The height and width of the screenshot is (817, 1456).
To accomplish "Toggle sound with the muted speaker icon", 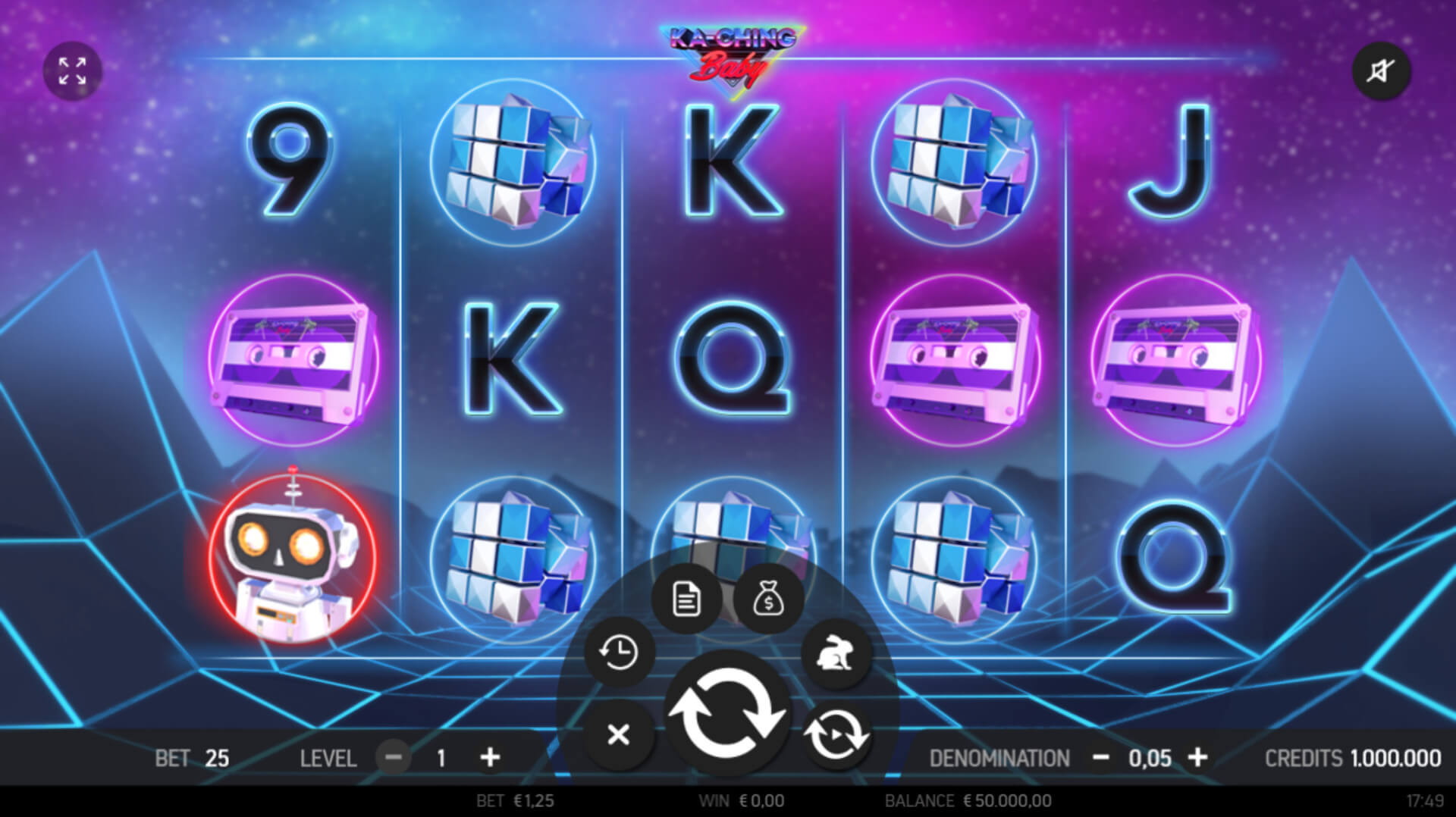I will (x=1381, y=71).
